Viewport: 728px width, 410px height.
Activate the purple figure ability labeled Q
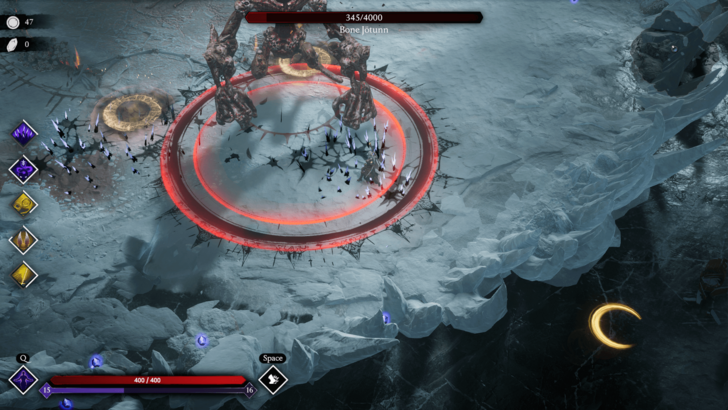click(x=22, y=379)
